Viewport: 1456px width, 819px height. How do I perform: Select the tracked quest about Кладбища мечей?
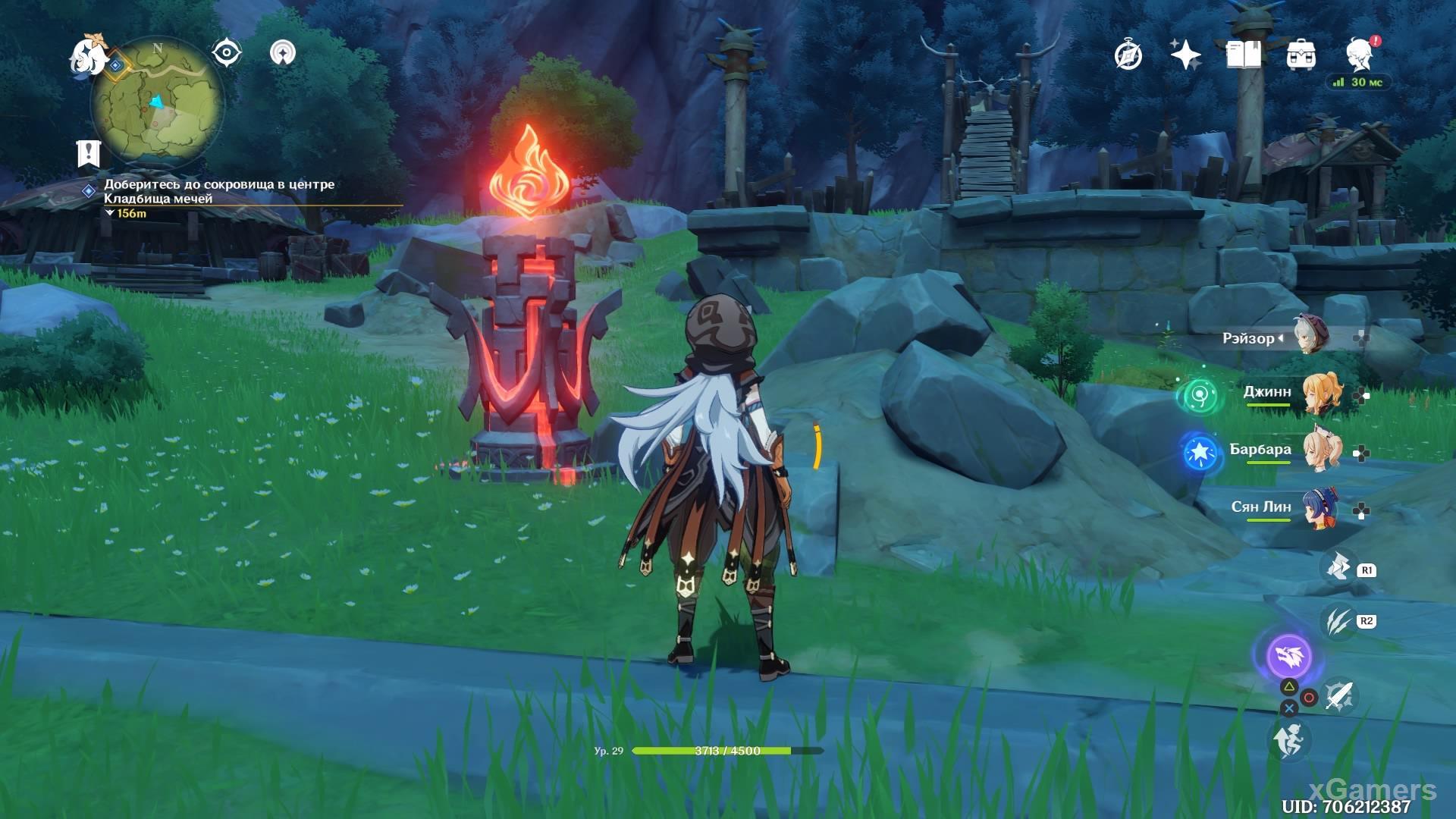click(218, 191)
